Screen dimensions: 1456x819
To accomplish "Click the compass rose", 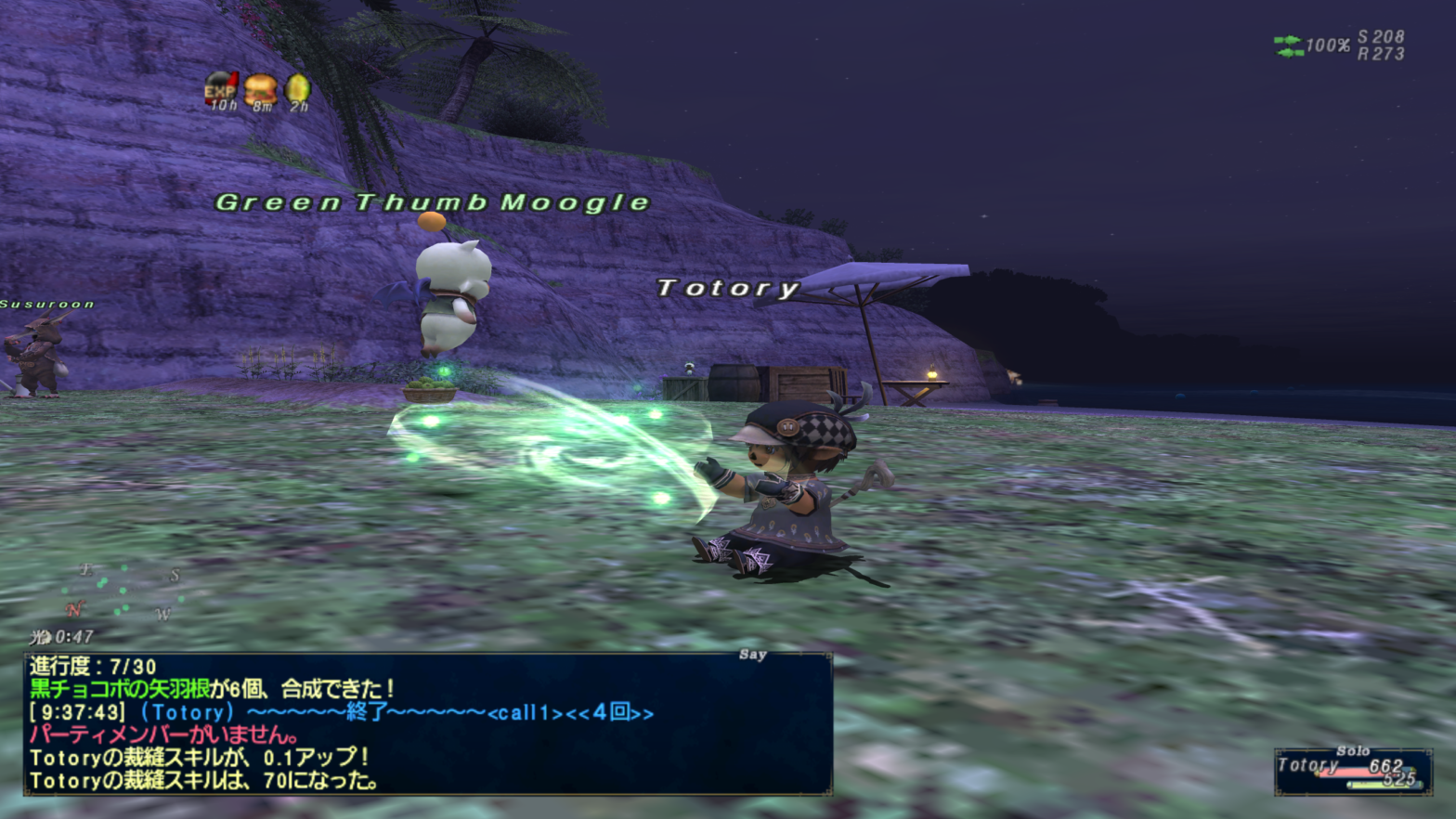I will [x=123, y=593].
